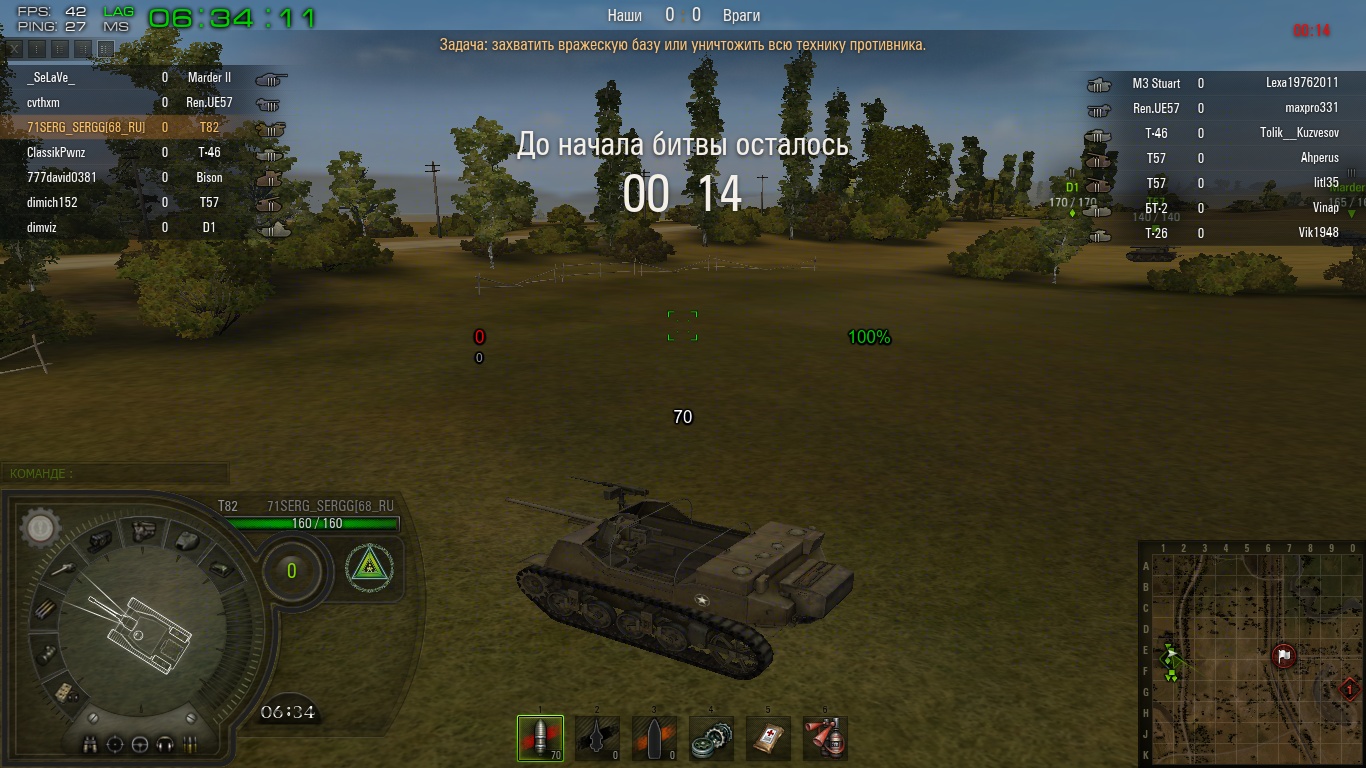The width and height of the screenshot is (1366, 768).
Task: Select the white flag base marker on minimap
Action: [1284, 656]
